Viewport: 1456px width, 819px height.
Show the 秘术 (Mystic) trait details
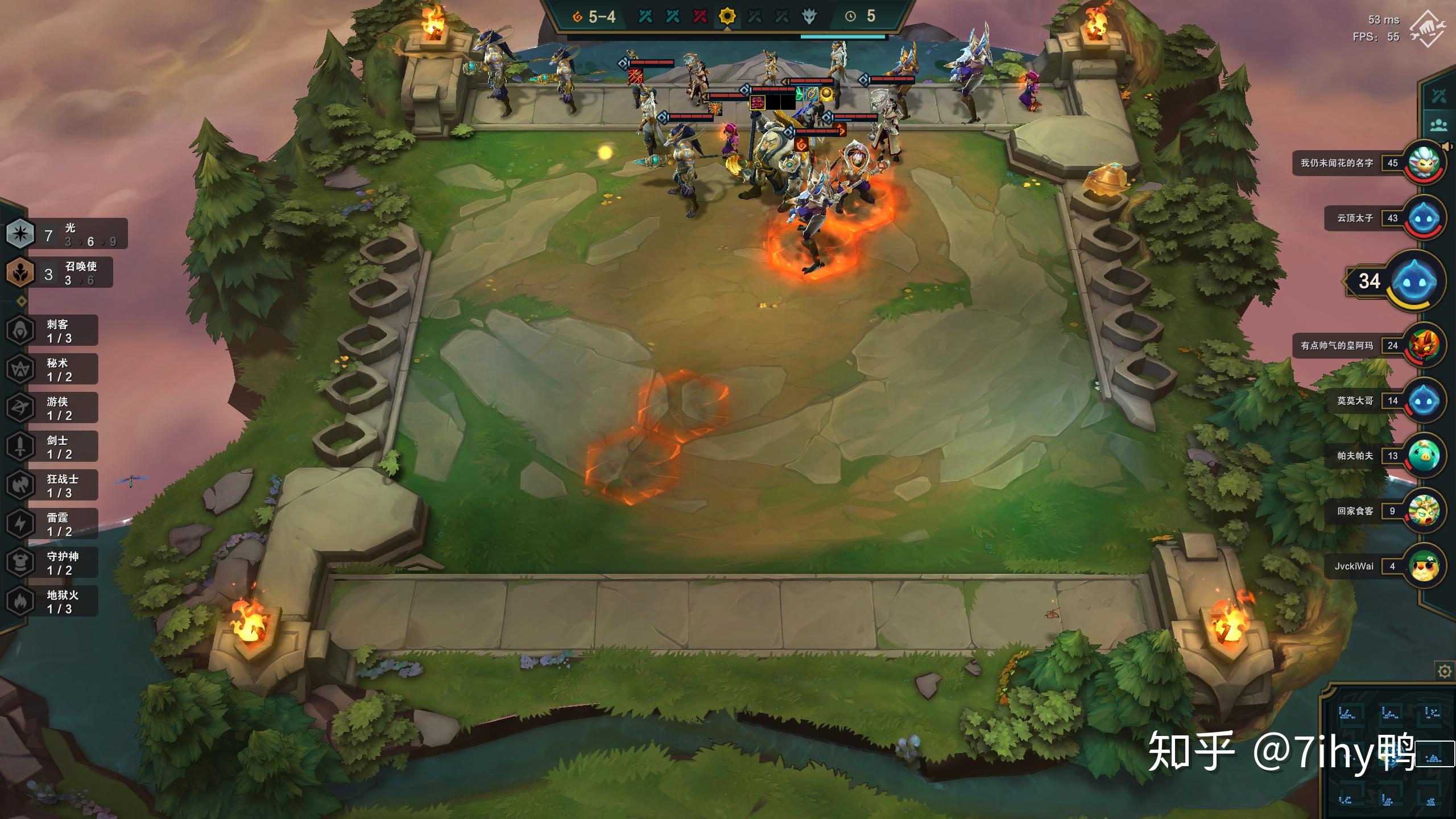pyautogui.click(x=52, y=369)
